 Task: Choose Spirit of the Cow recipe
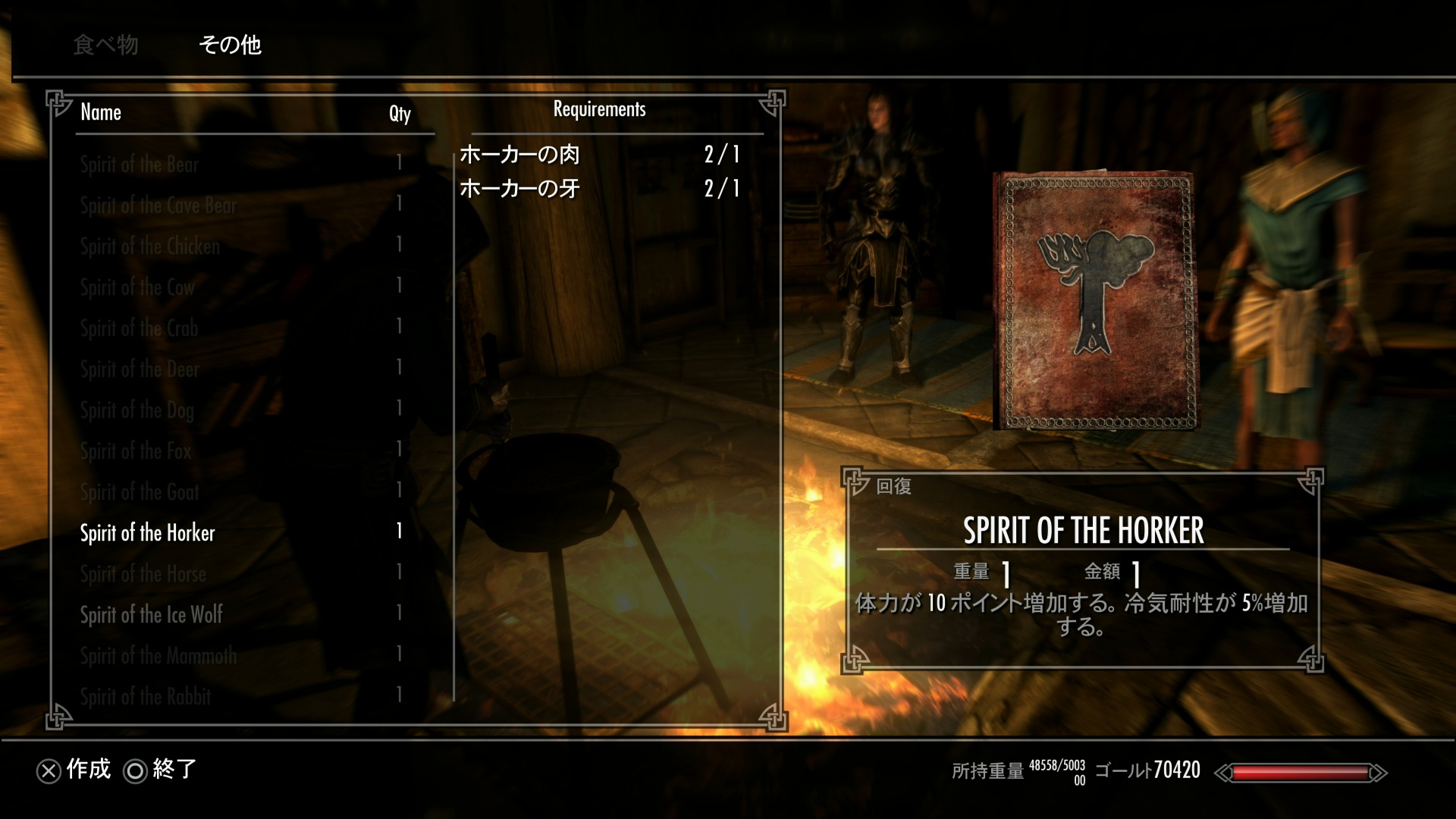pos(137,287)
